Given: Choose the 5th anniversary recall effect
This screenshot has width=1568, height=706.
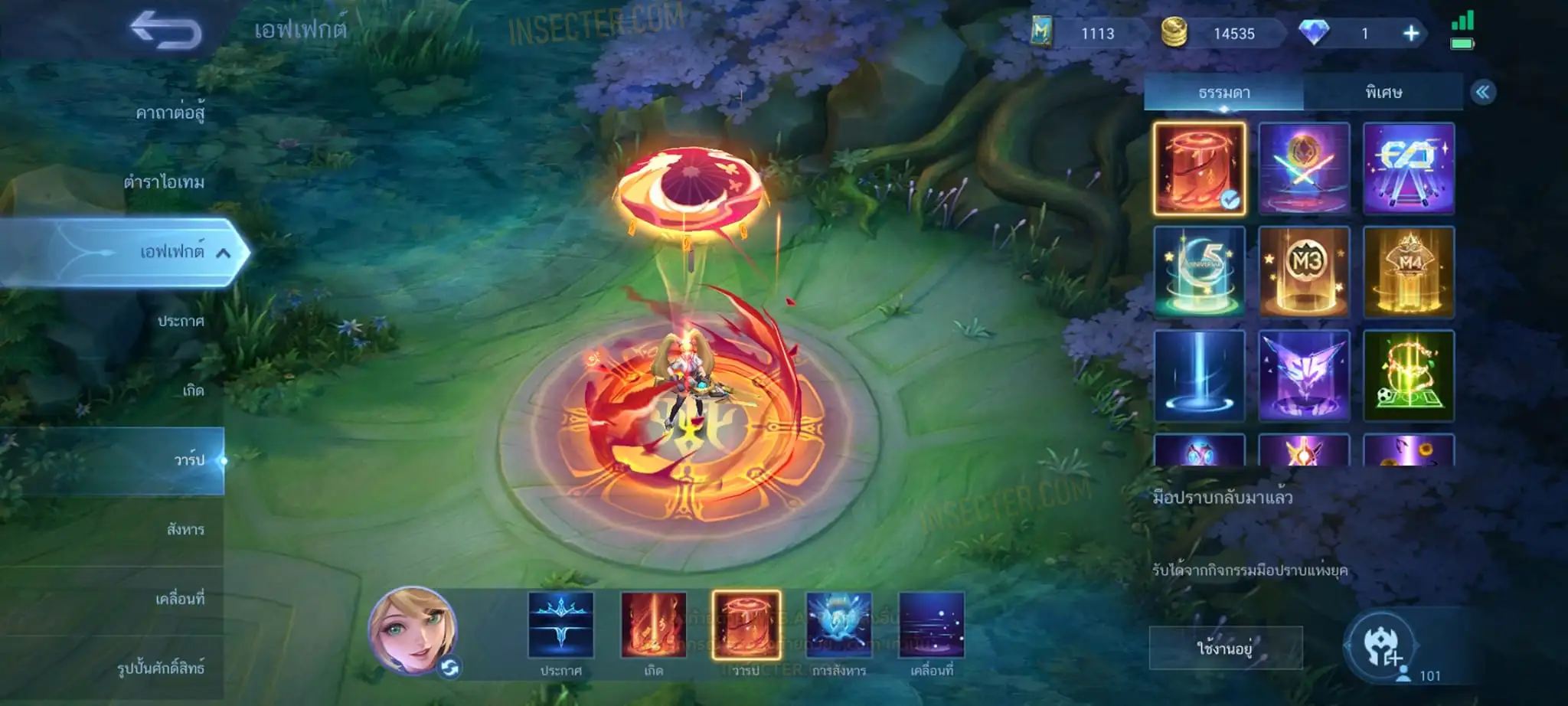Looking at the screenshot, I should tap(1199, 272).
